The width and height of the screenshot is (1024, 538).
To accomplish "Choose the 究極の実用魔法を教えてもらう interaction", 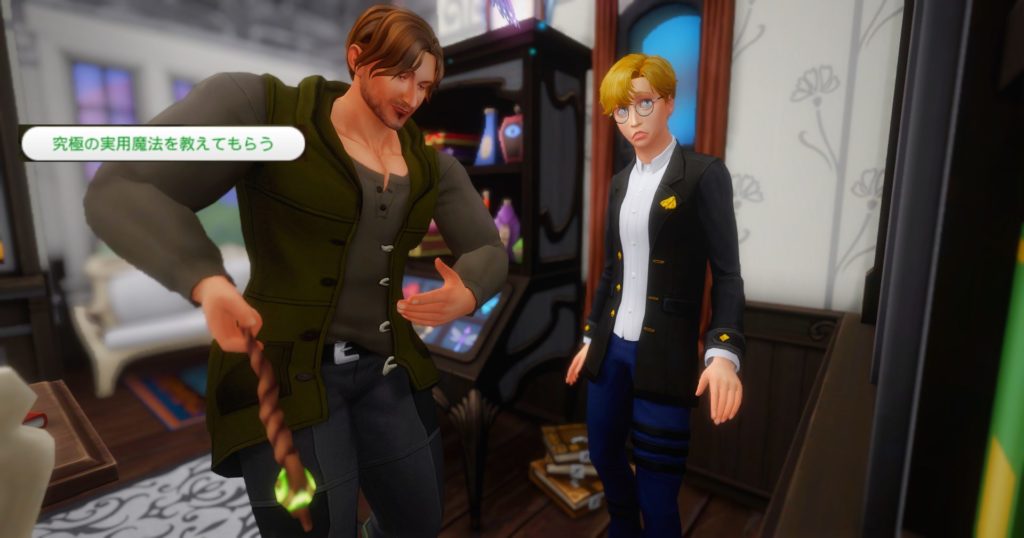I will click(x=162, y=143).
